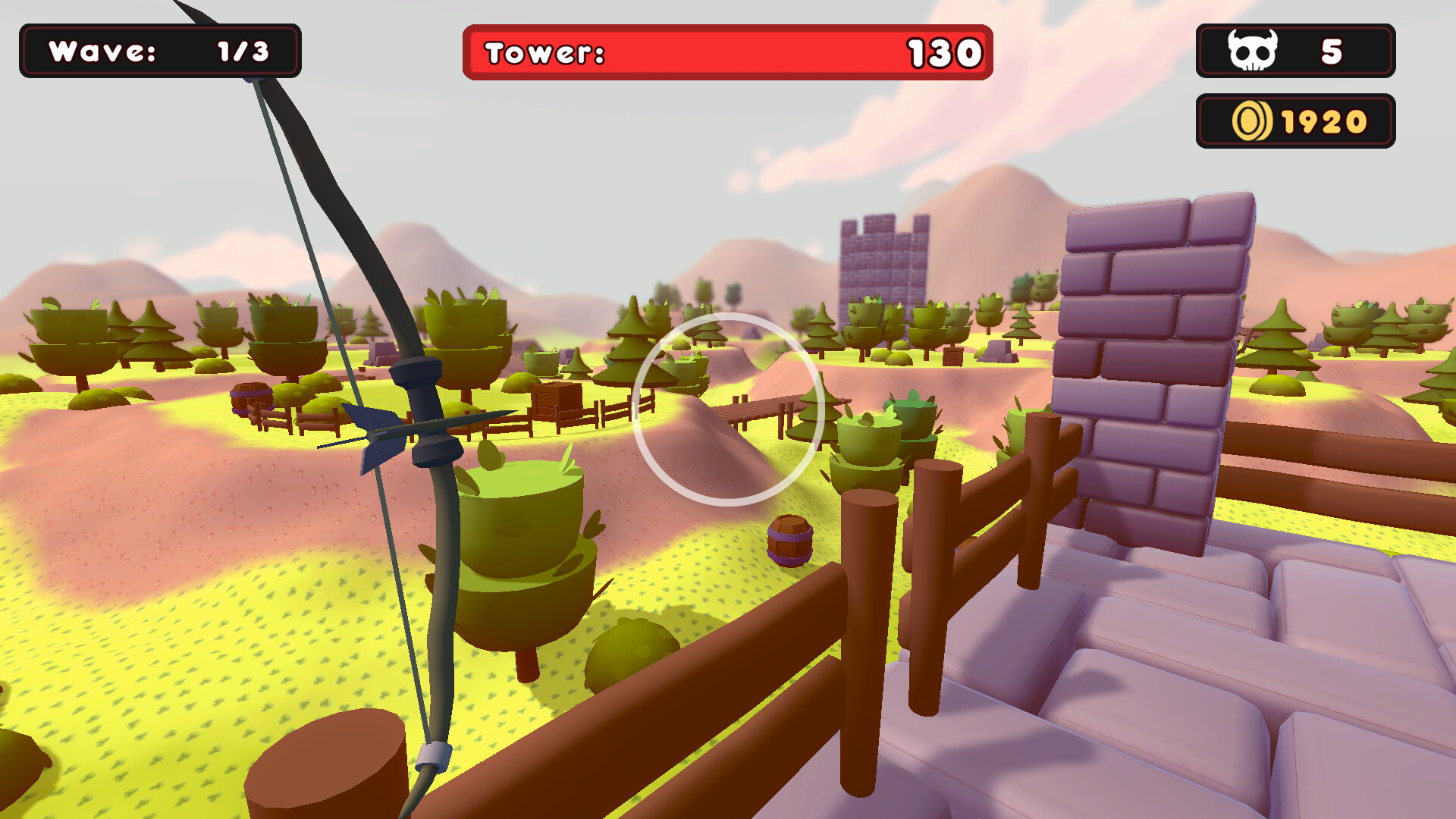This screenshot has height=819, width=1456.
Task: Click the enemy count showing 5
Action: pyautogui.click(x=1331, y=50)
